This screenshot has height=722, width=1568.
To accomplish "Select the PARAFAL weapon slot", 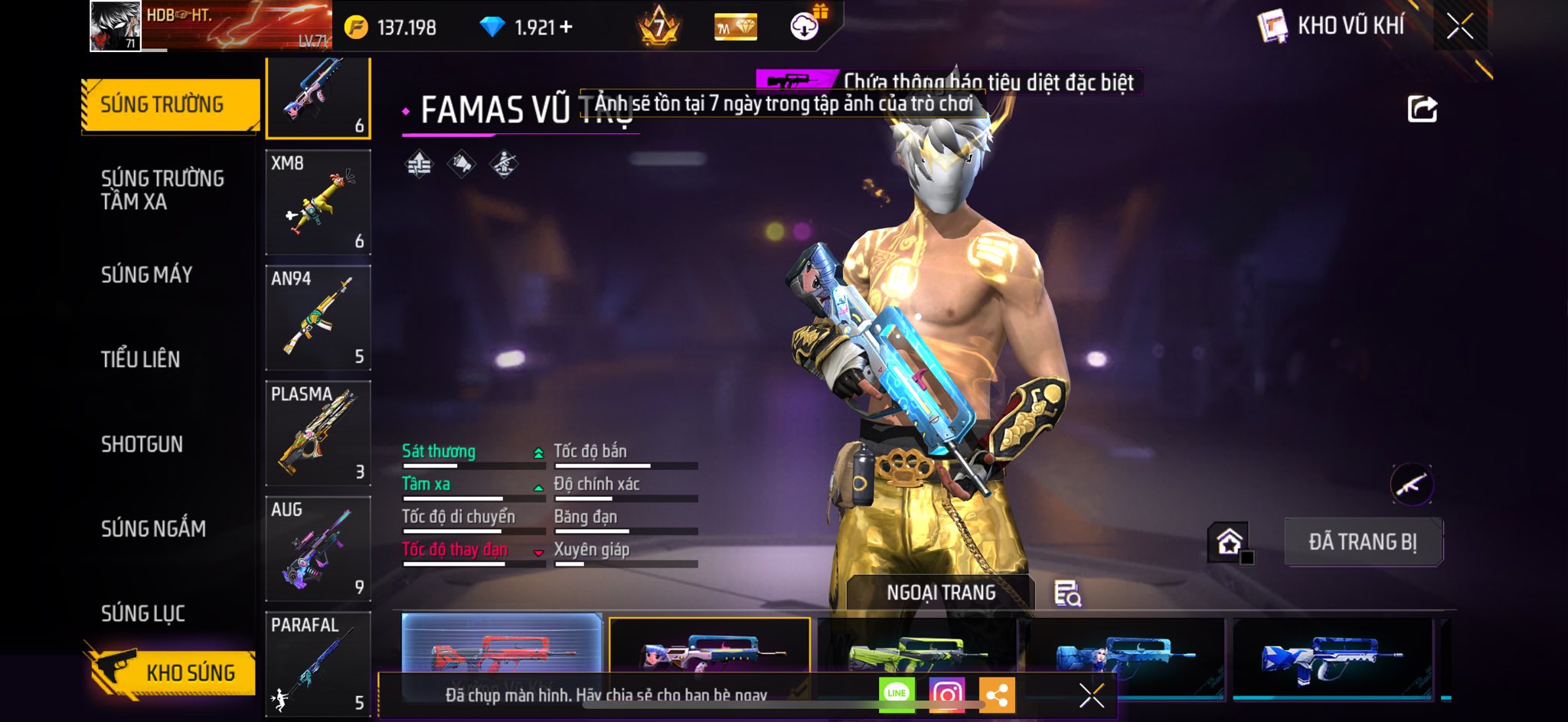I will [x=318, y=663].
